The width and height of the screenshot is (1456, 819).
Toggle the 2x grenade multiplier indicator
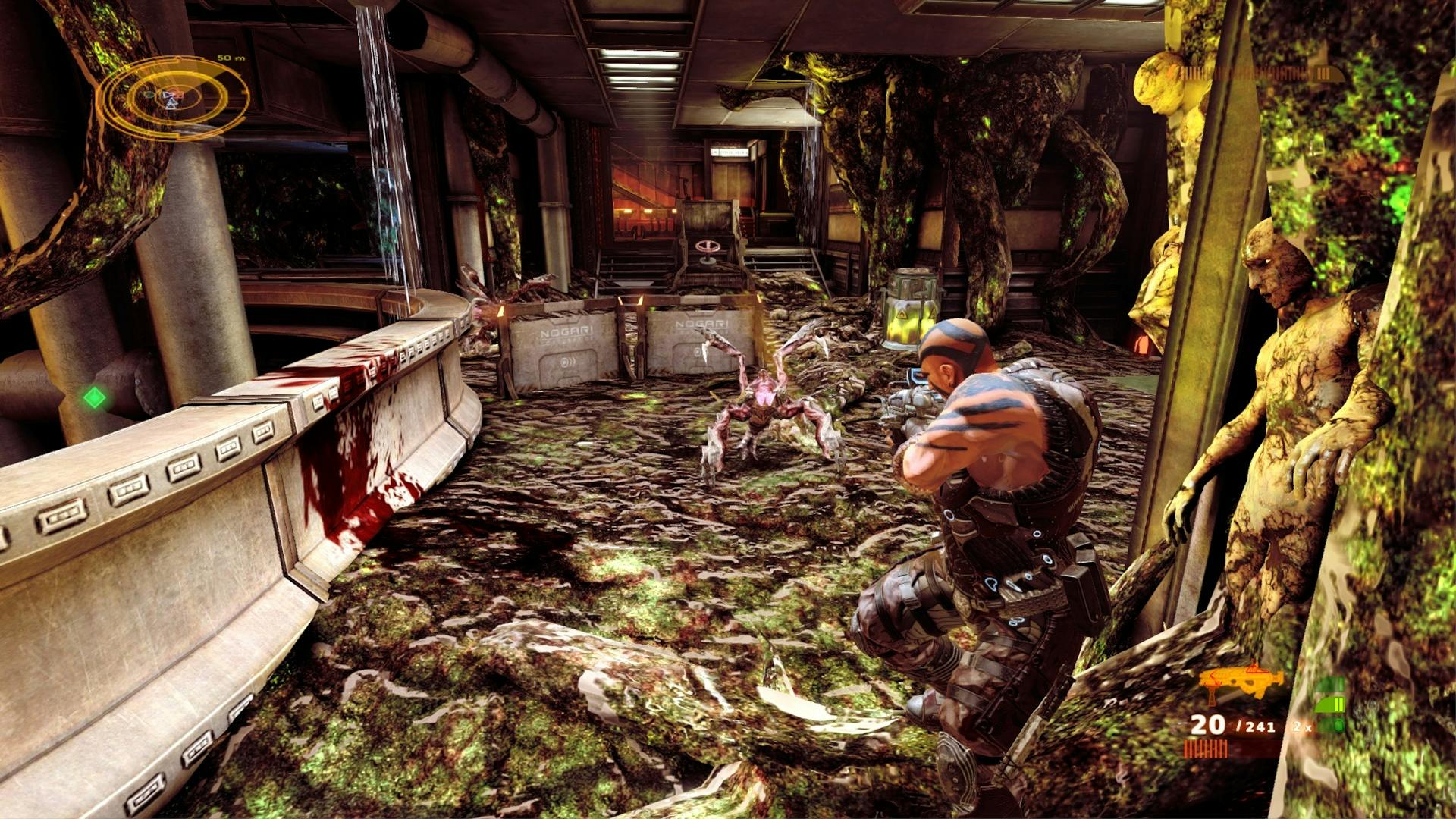1302,726
